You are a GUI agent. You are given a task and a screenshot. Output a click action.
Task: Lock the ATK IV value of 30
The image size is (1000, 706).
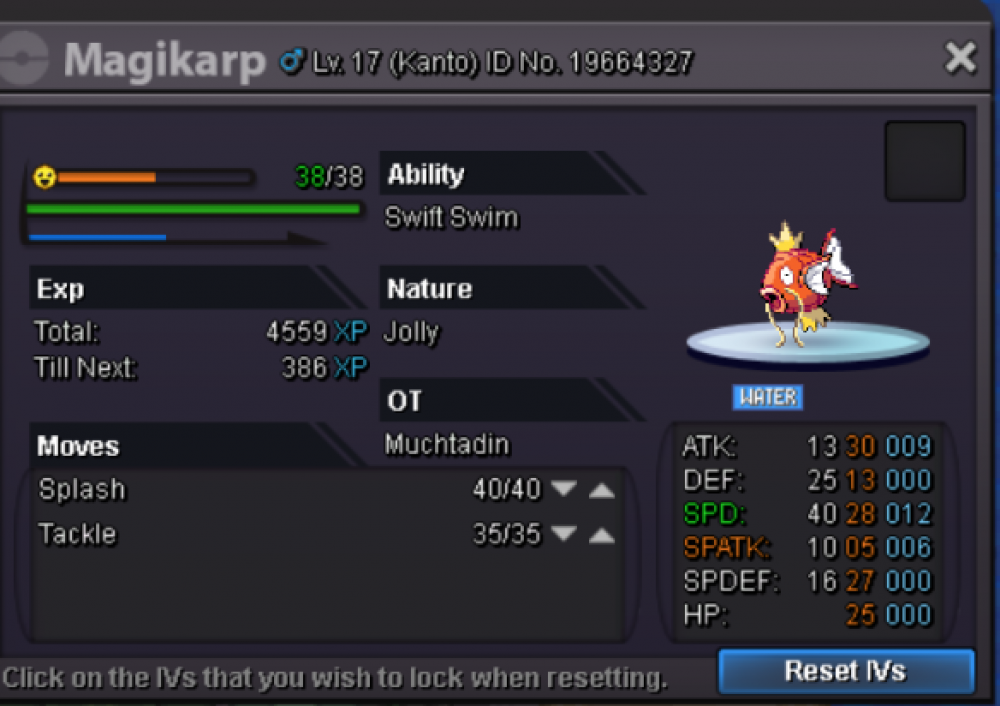coord(860,446)
